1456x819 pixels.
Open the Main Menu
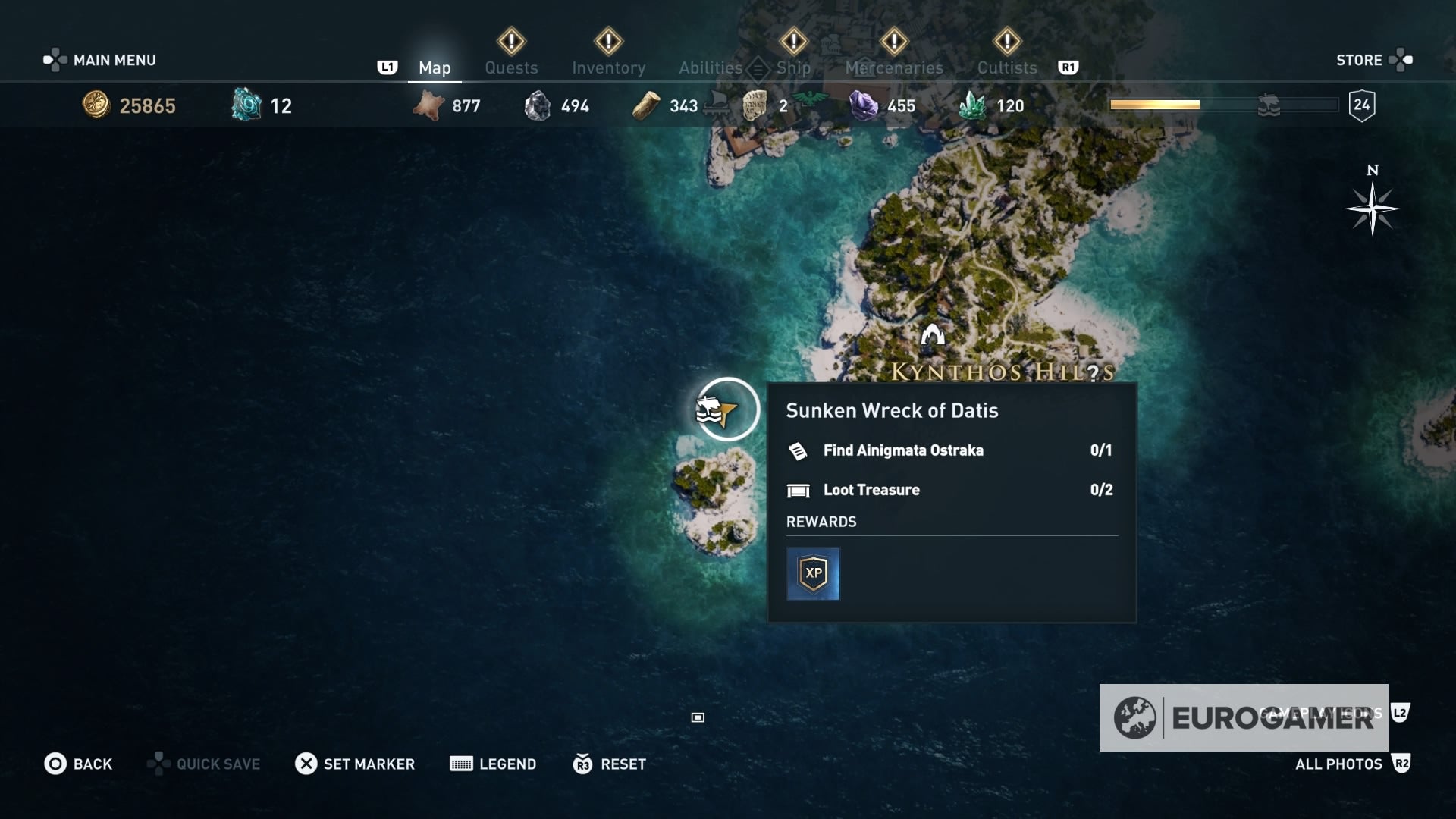pyautogui.click(x=114, y=60)
